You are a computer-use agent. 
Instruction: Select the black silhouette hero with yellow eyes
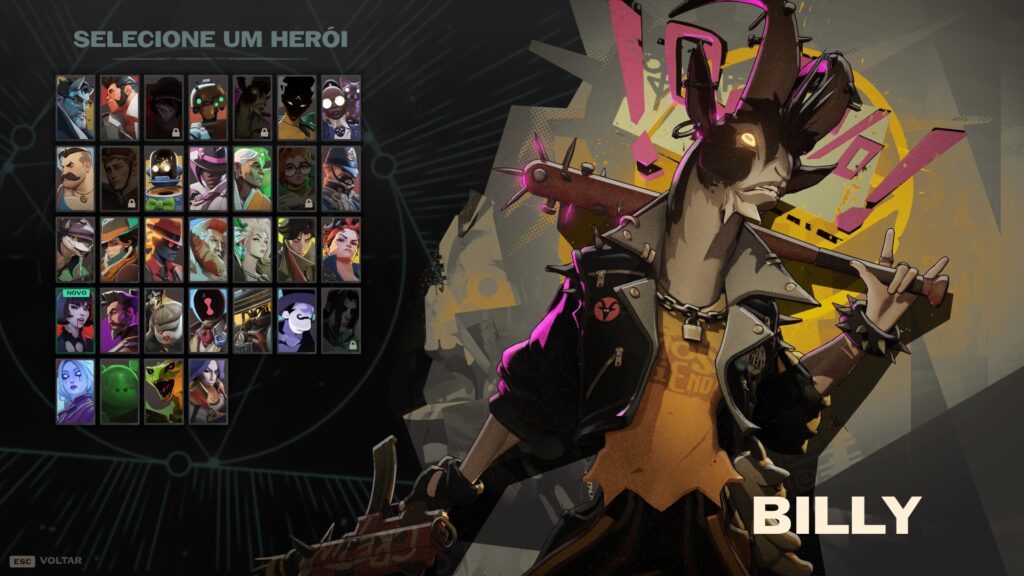click(296, 107)
